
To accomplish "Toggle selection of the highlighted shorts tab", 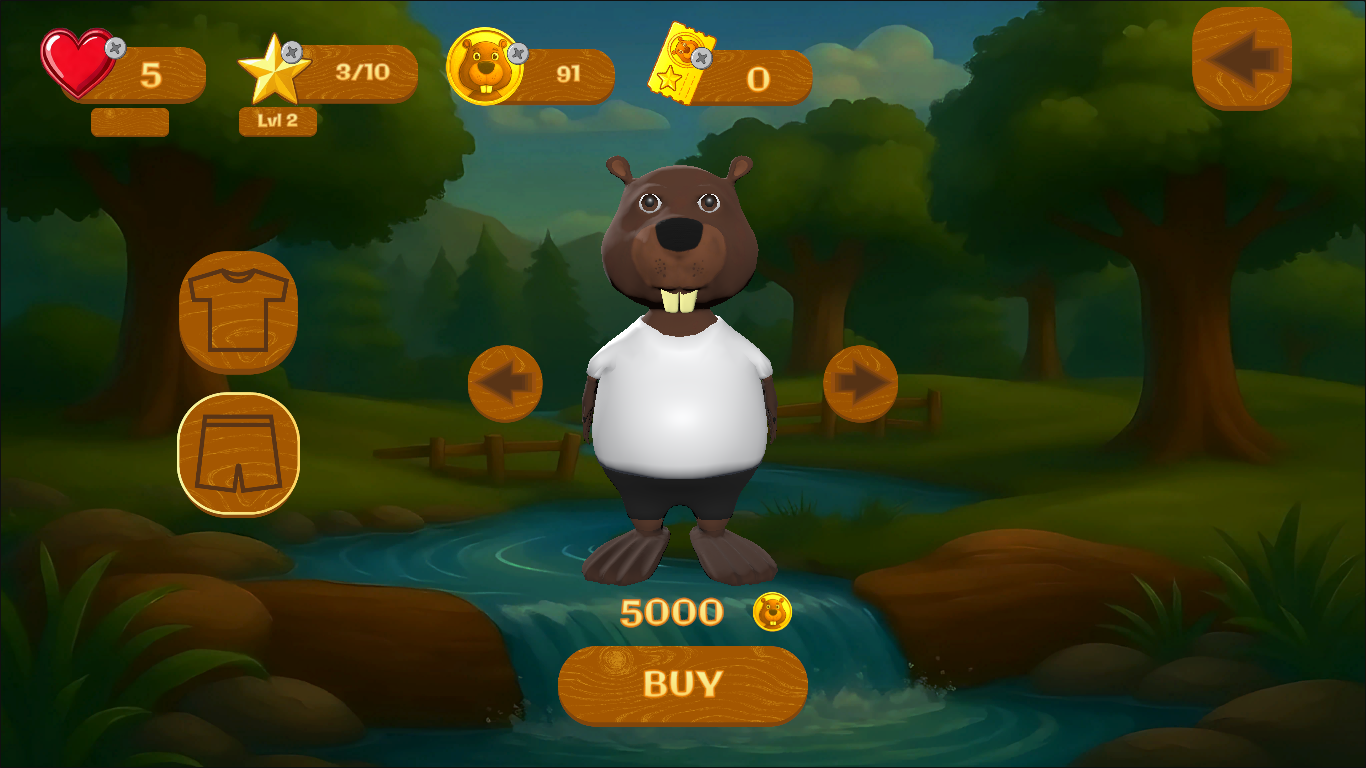I will pyautogui.click(x=239, y=452).
